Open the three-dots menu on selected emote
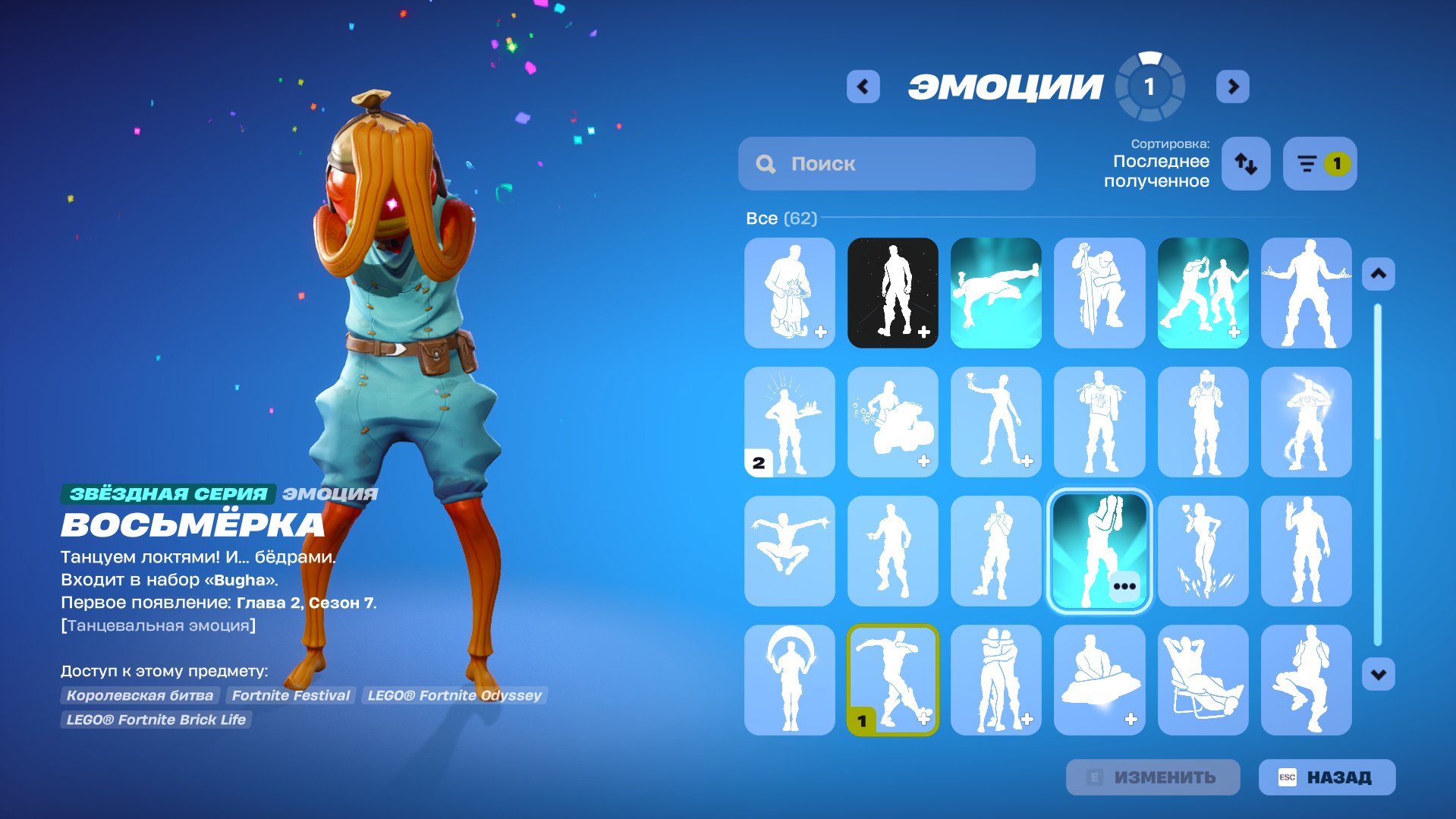 pos(1125,585)
